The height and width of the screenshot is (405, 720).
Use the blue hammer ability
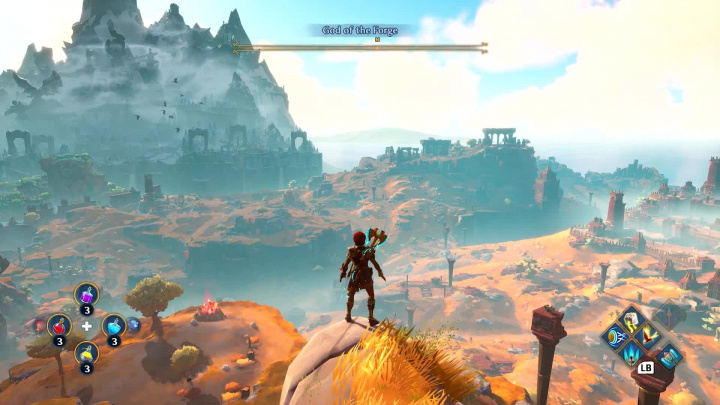pyautogui.click(x=669, y=355)
